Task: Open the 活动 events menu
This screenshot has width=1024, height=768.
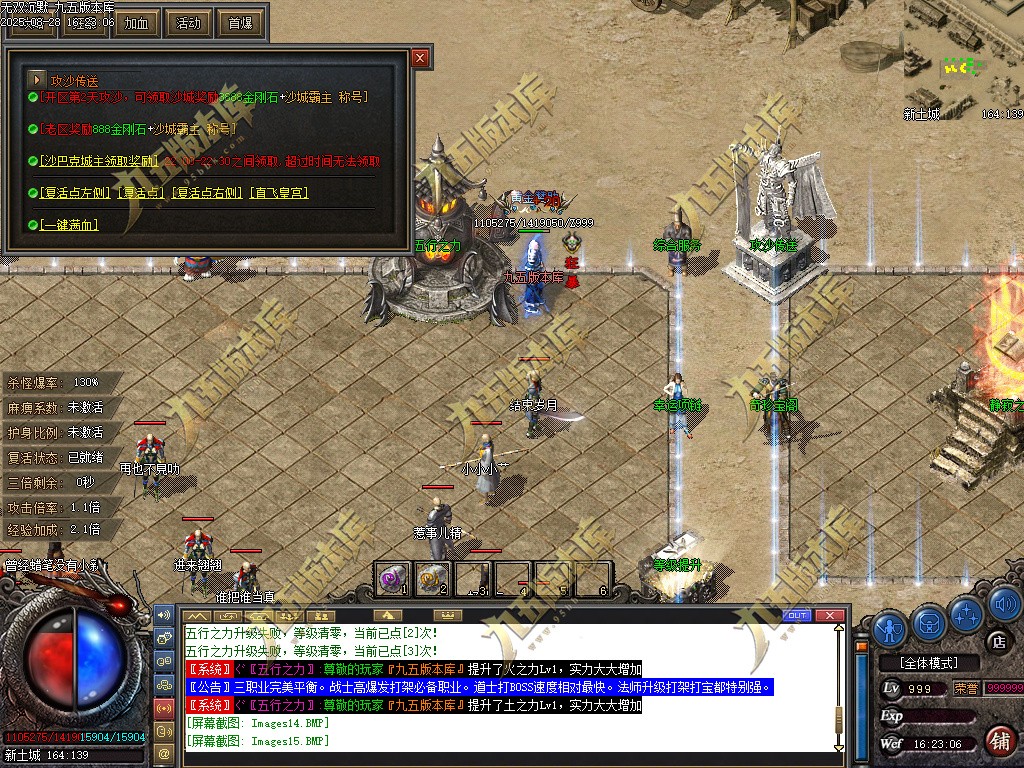Action: 188,22
